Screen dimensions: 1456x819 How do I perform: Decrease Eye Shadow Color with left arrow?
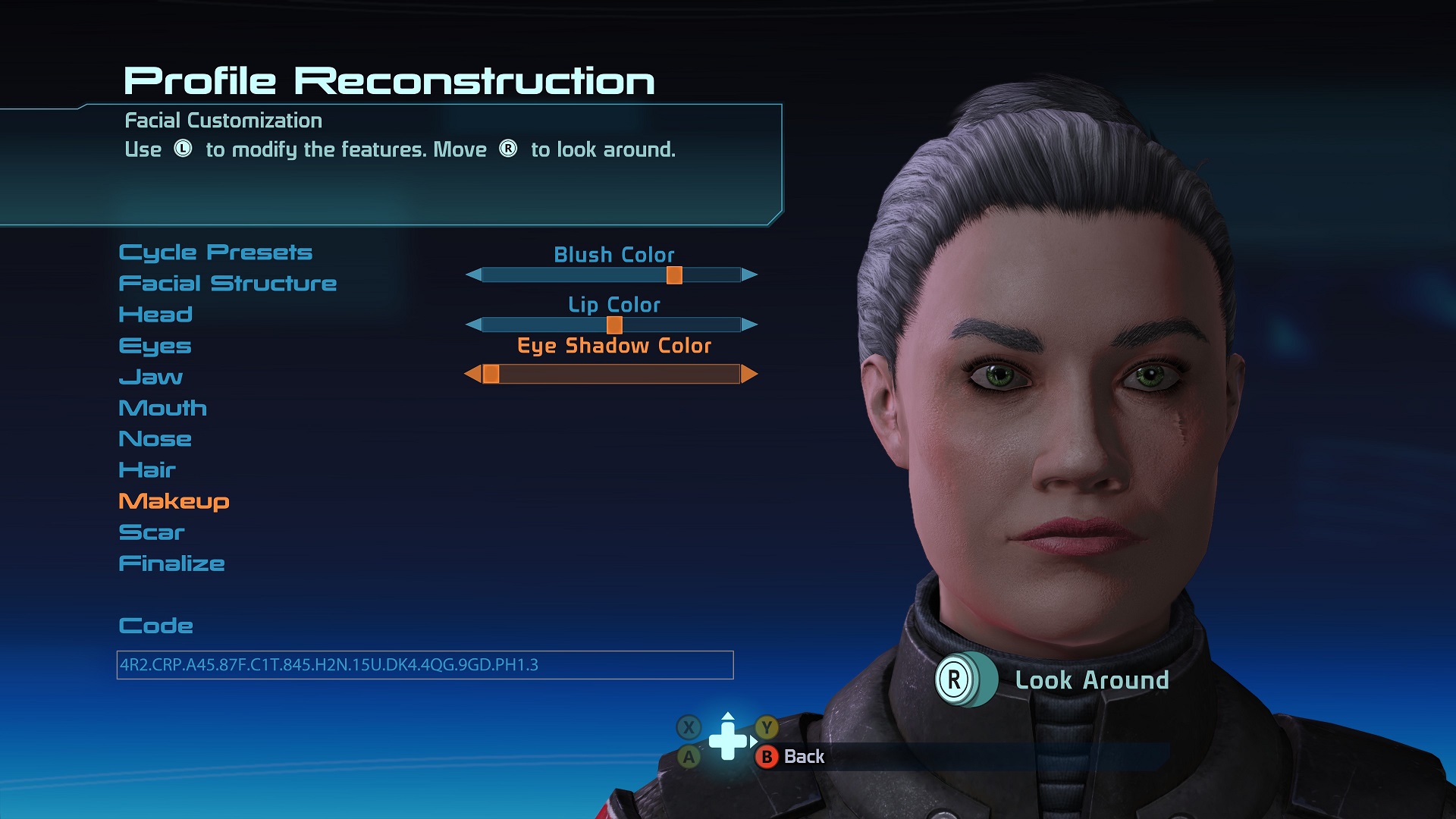pos(472,374)
